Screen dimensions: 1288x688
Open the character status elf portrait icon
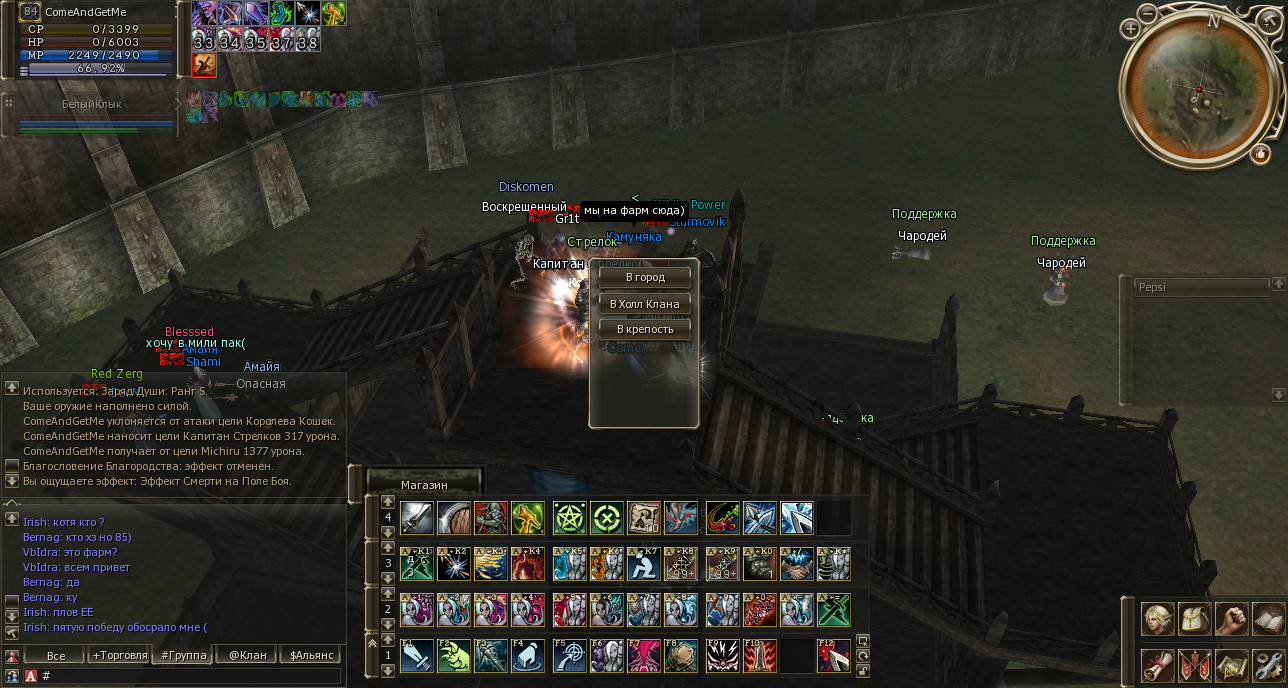[1159, 619]
